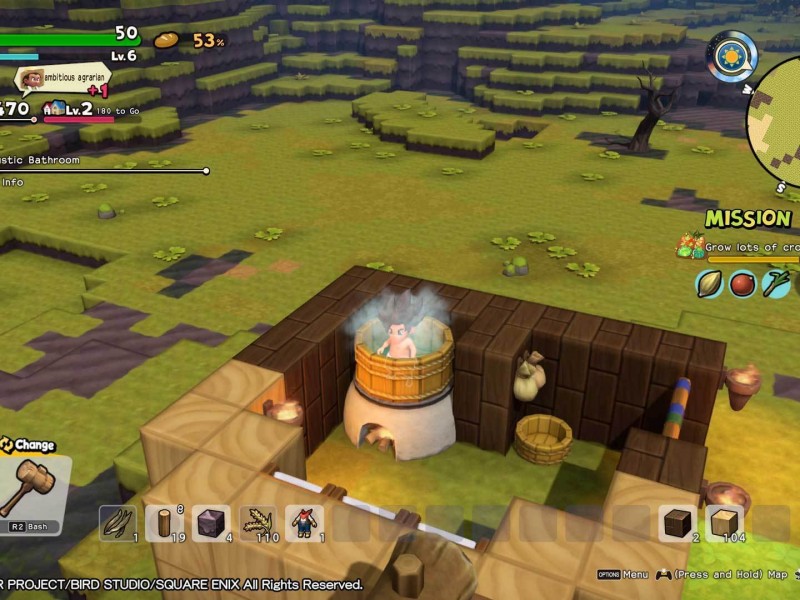The height and width of the screenshot is (600, 800).
Task: Click the bread hunger icon
Action: [x=166, y=40]
